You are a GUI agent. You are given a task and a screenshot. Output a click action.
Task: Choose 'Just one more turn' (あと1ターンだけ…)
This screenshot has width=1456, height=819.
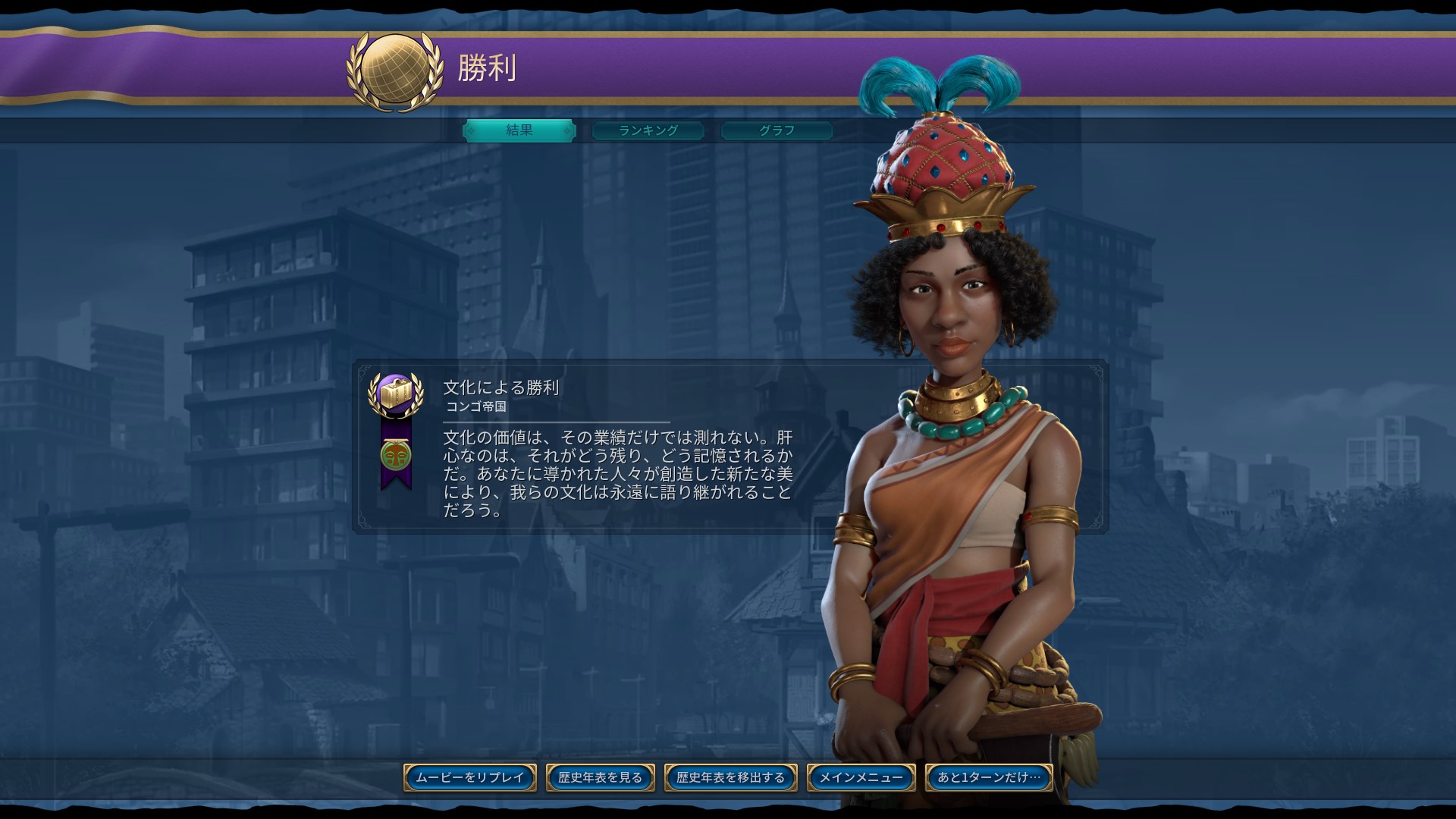click(x=989, y=777)
